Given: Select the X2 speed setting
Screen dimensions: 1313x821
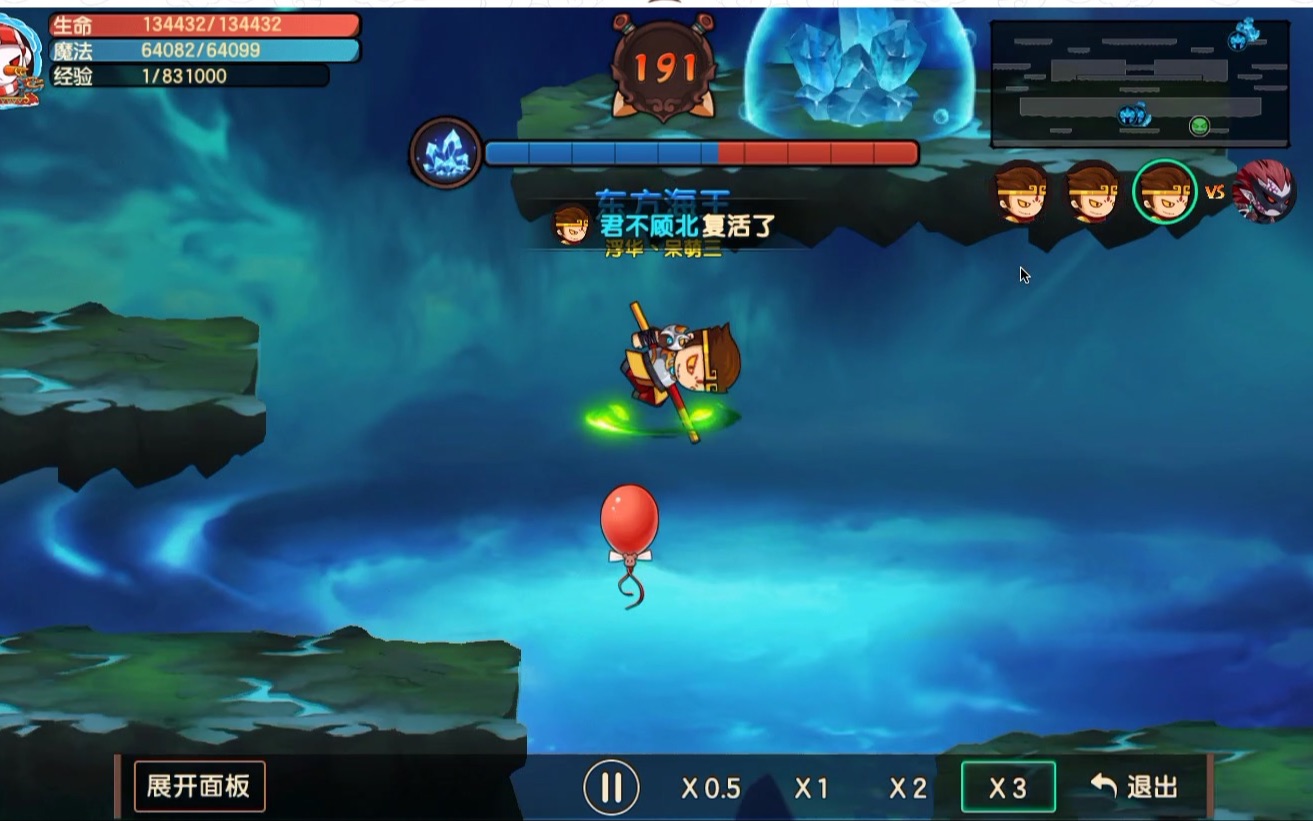Looking at the screenshot, I should [906, 788].
